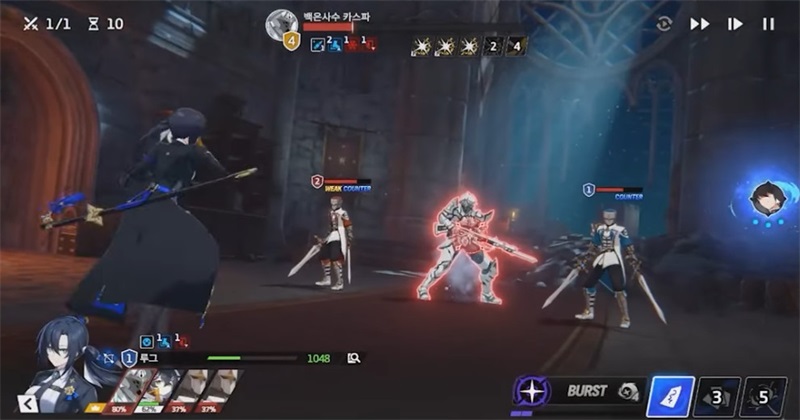Toggle fast-forward battle speed
The image size is (800, 420).
pyautogui.click(x=700, y=24)
